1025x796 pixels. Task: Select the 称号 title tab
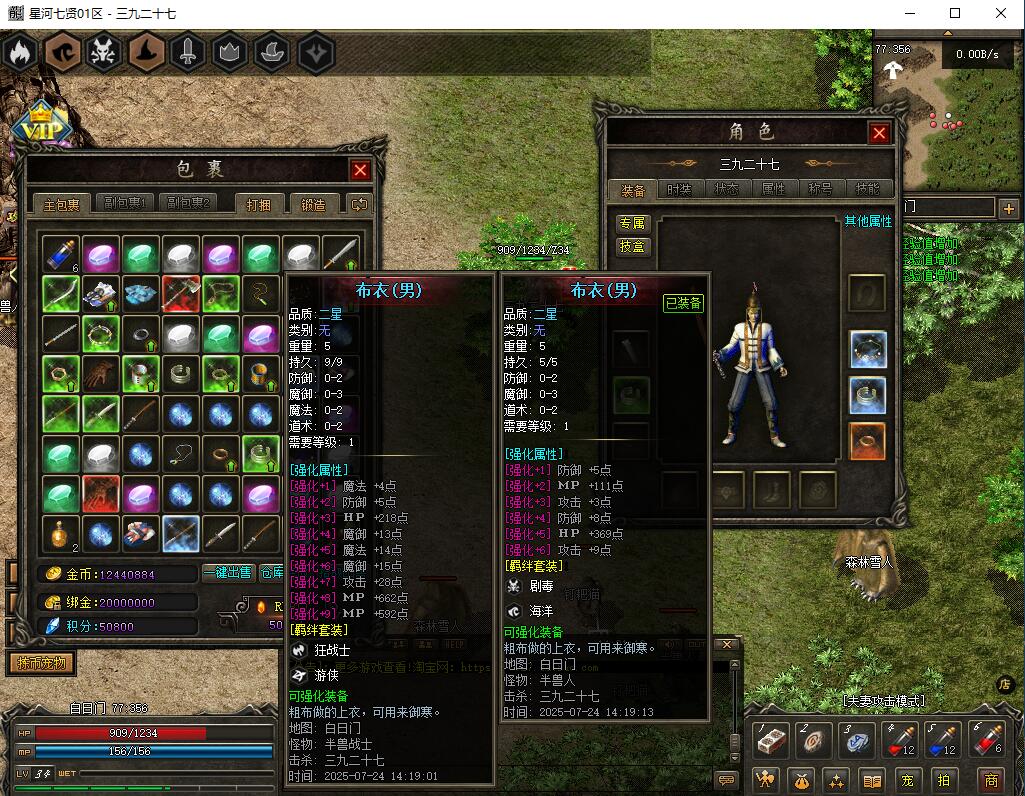820,189
